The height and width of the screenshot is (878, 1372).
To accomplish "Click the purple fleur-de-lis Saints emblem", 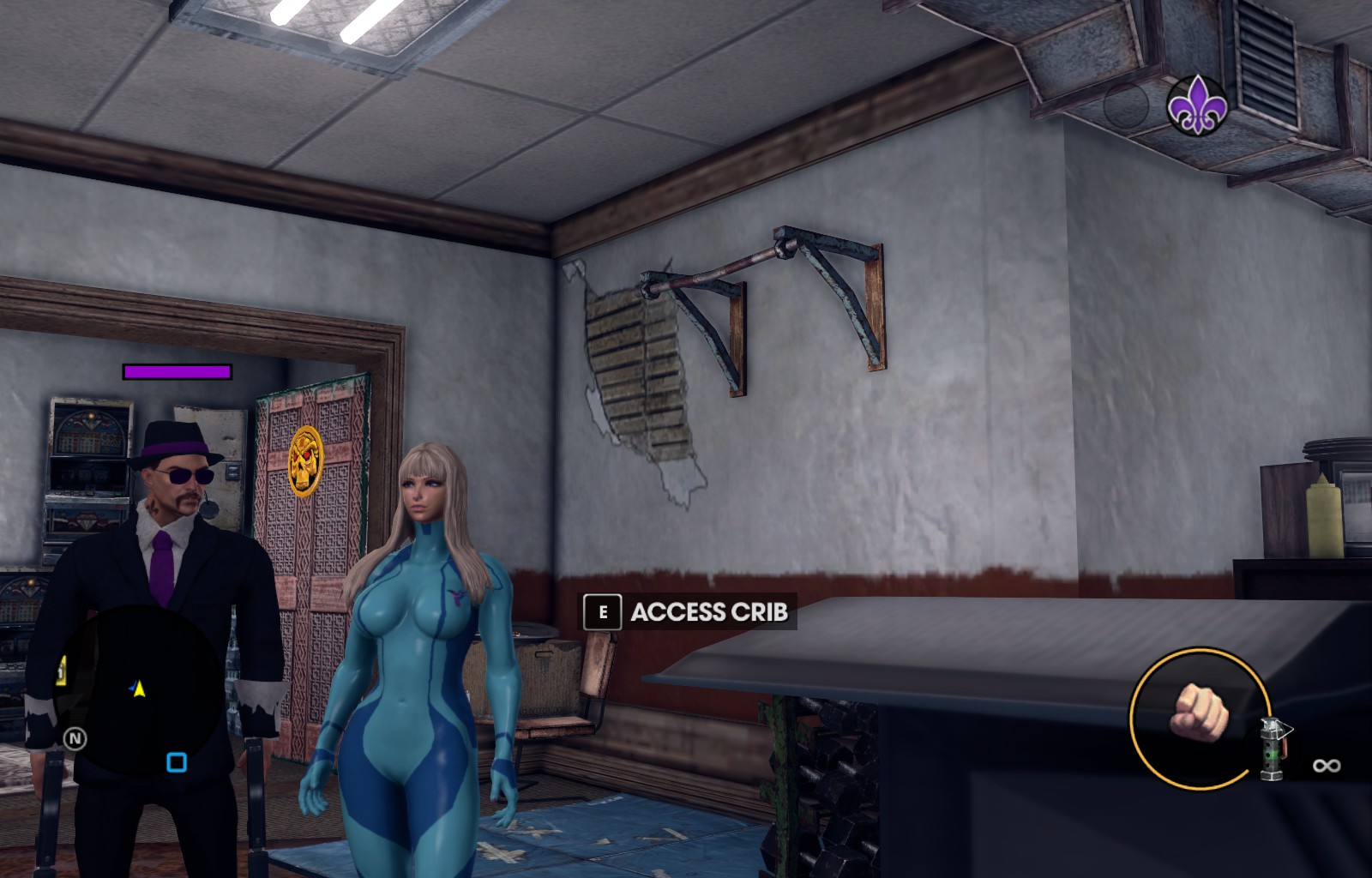I will (1196, 106).
